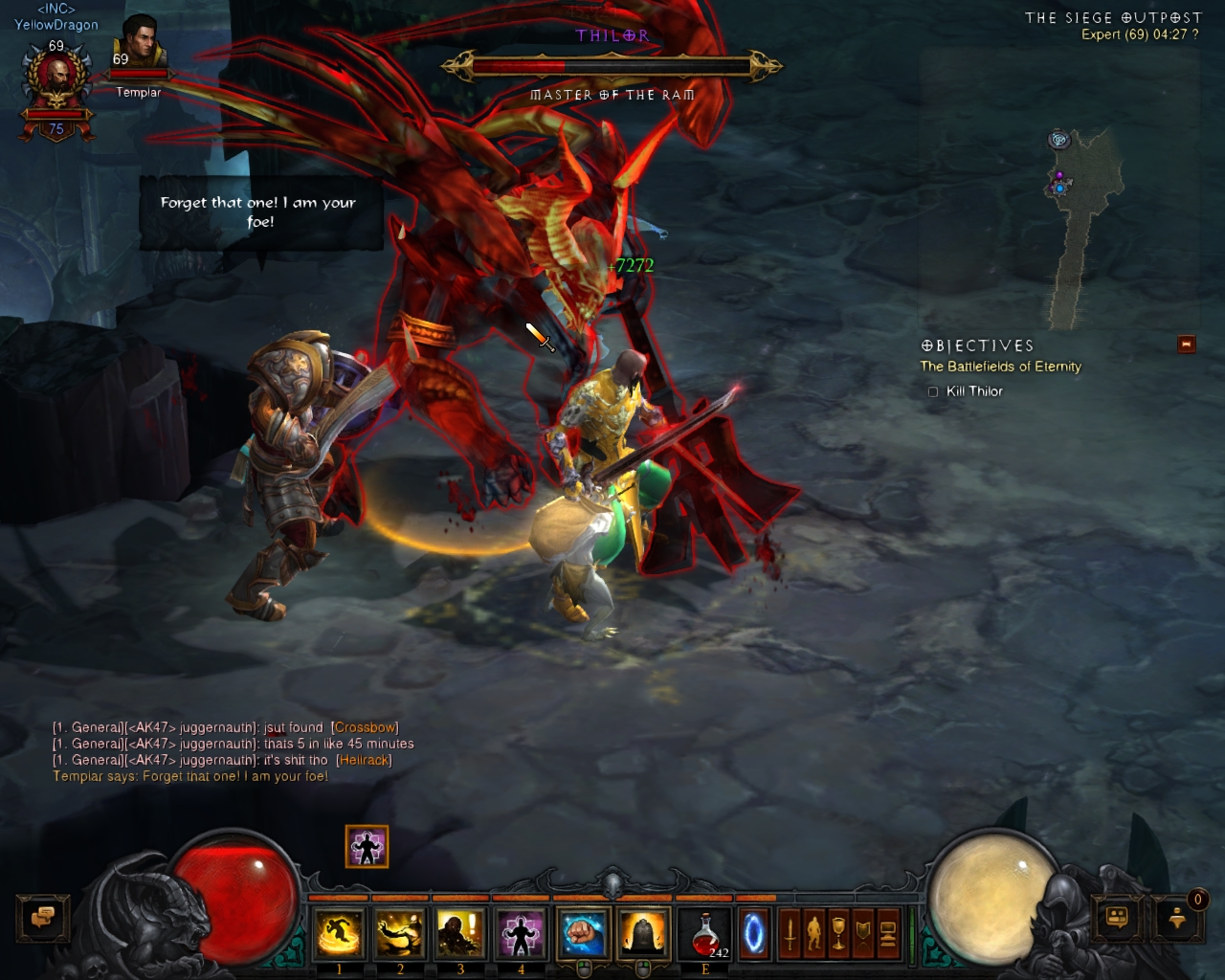Drink the red health potion
Screen dimensions: 1225x980
pyautogui.click(x=706, y=933)
